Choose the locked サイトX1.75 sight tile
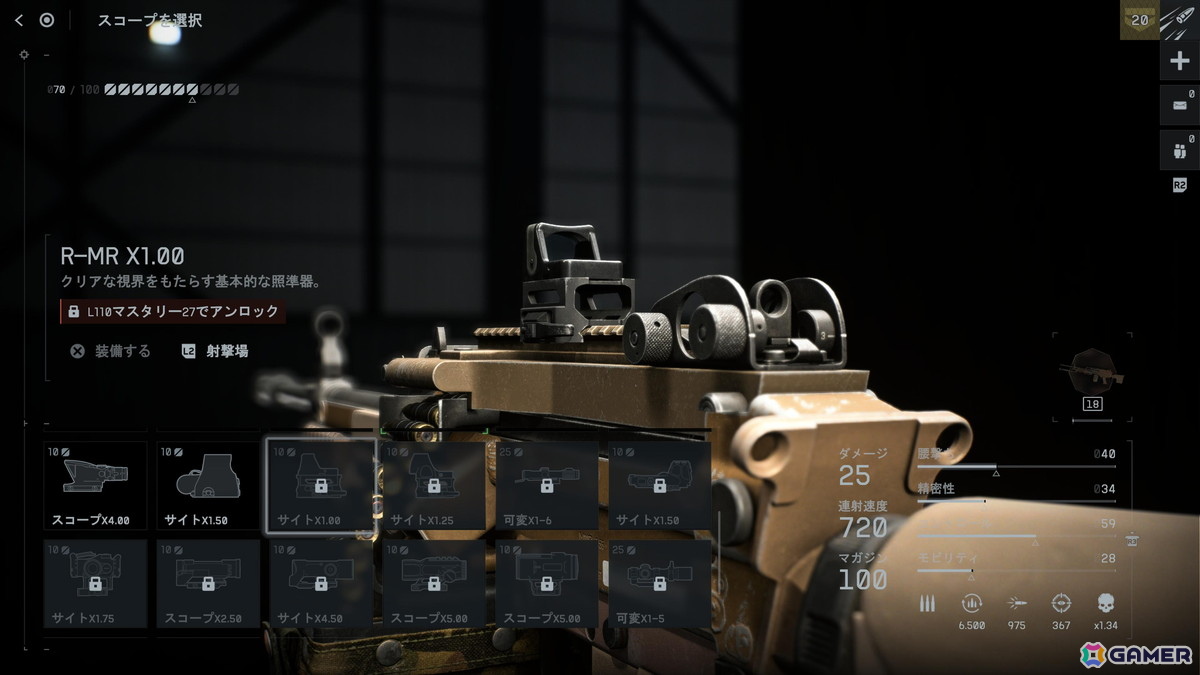1200x675 pixels. (96, 584)
